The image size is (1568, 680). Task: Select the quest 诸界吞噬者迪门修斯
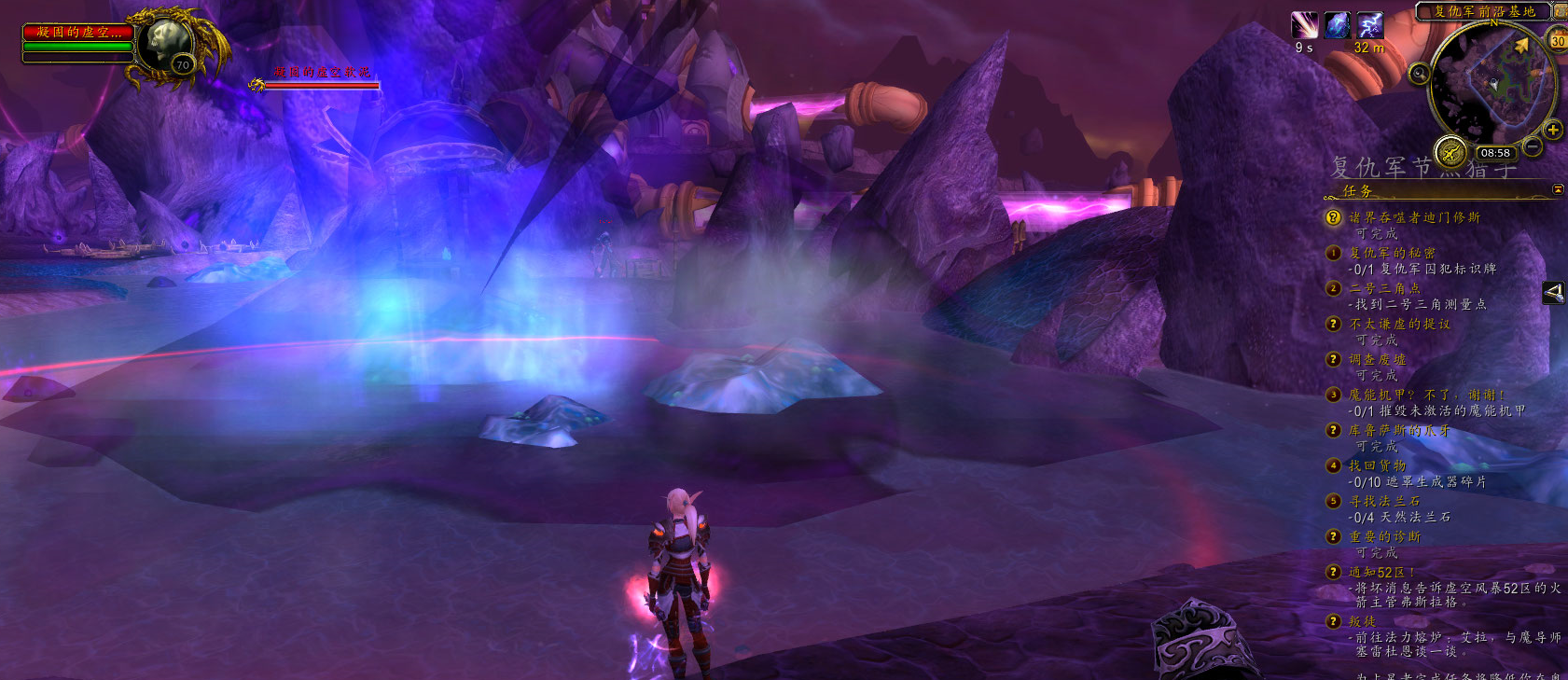[x=1414, y=217]
